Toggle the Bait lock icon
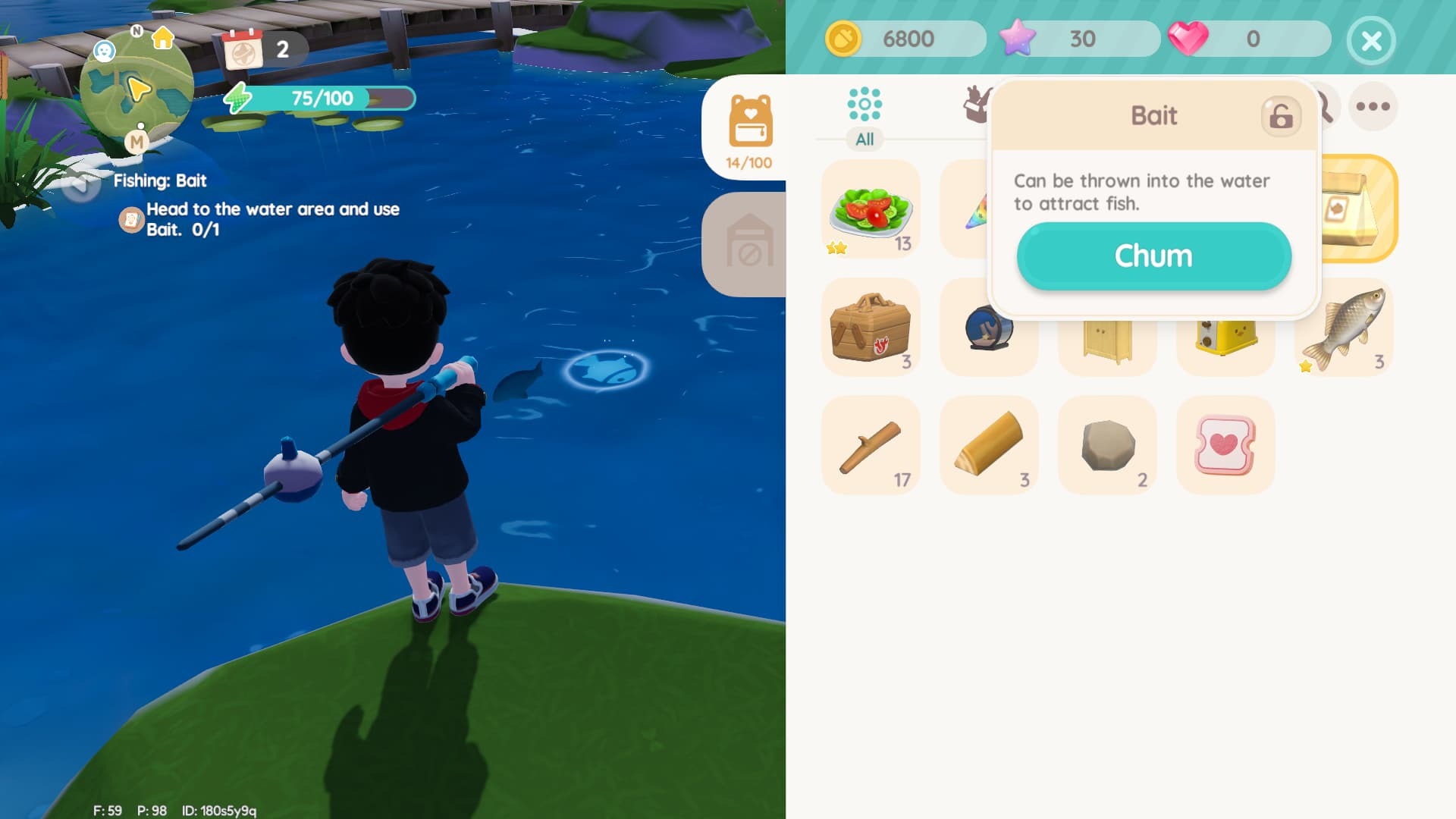This screenshot has height=819, width=1456. tap(1280, 116)
